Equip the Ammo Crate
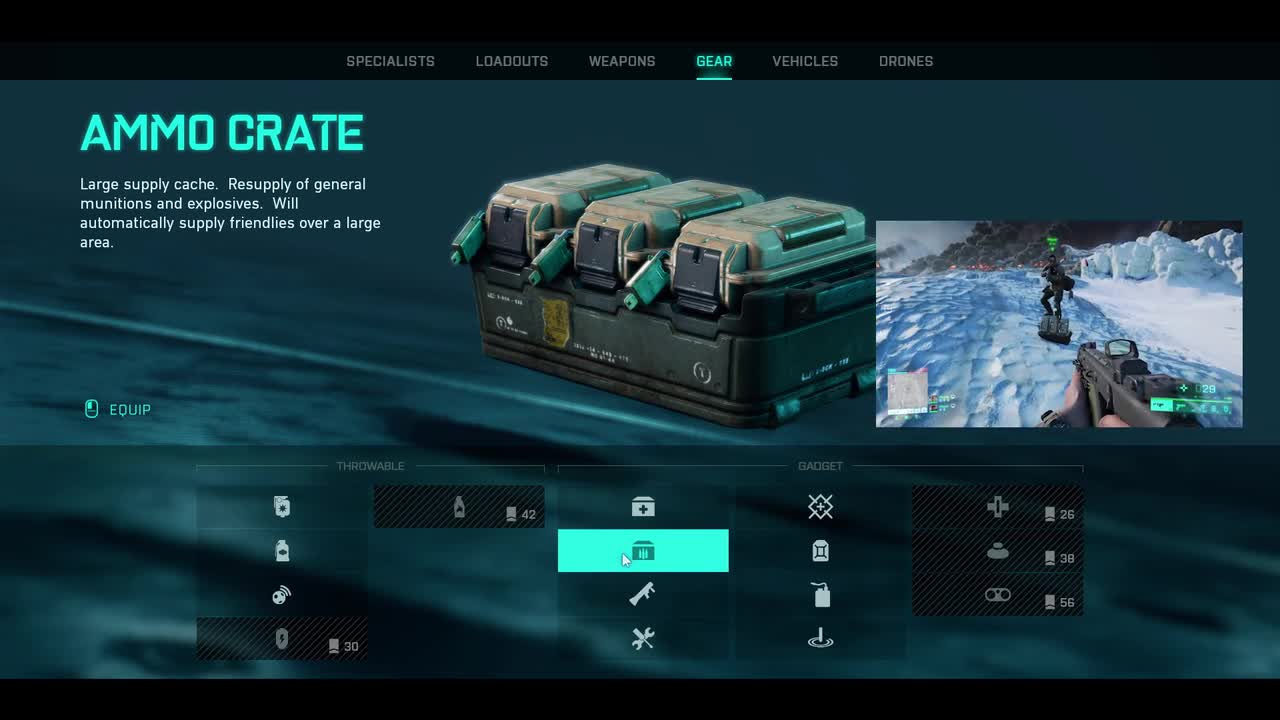Viewport: 1280px width, 720px height. [x=118, y=409]
